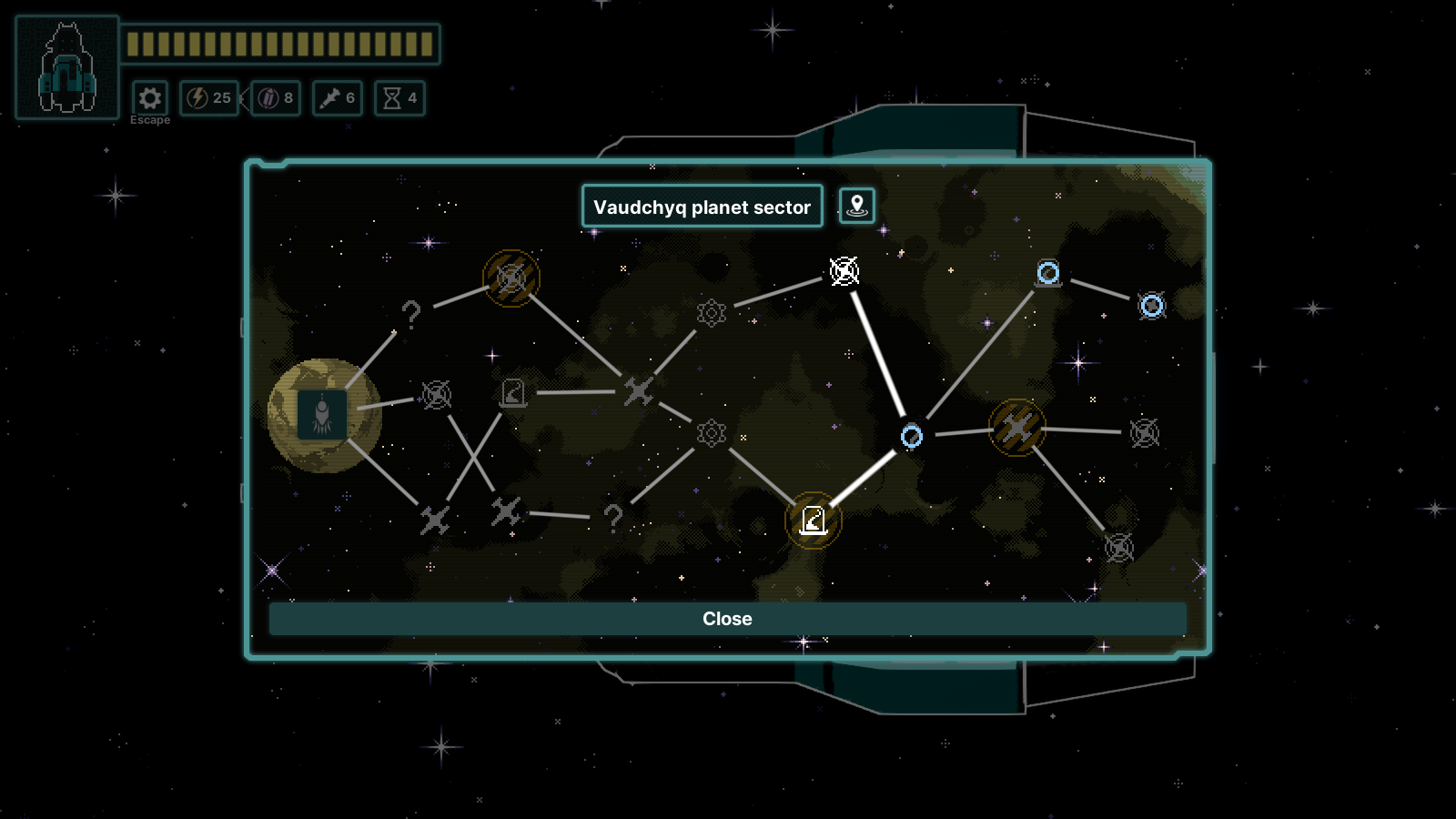Click the Vaudchyq planet sector title
Screen dimensions: 1456x819
[702, 207]
